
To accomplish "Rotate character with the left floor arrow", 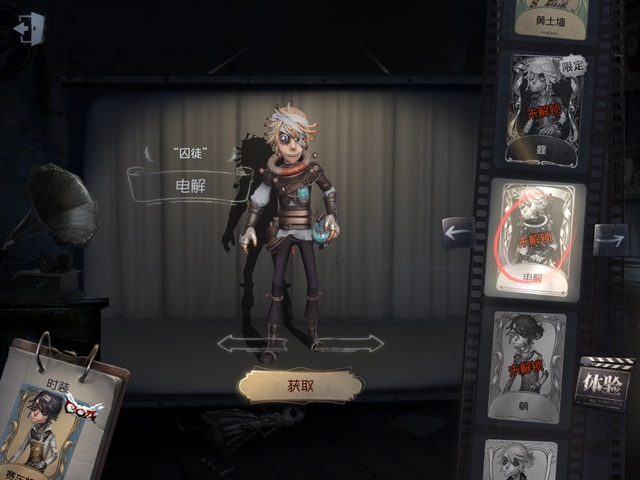I will pos(239,344).
